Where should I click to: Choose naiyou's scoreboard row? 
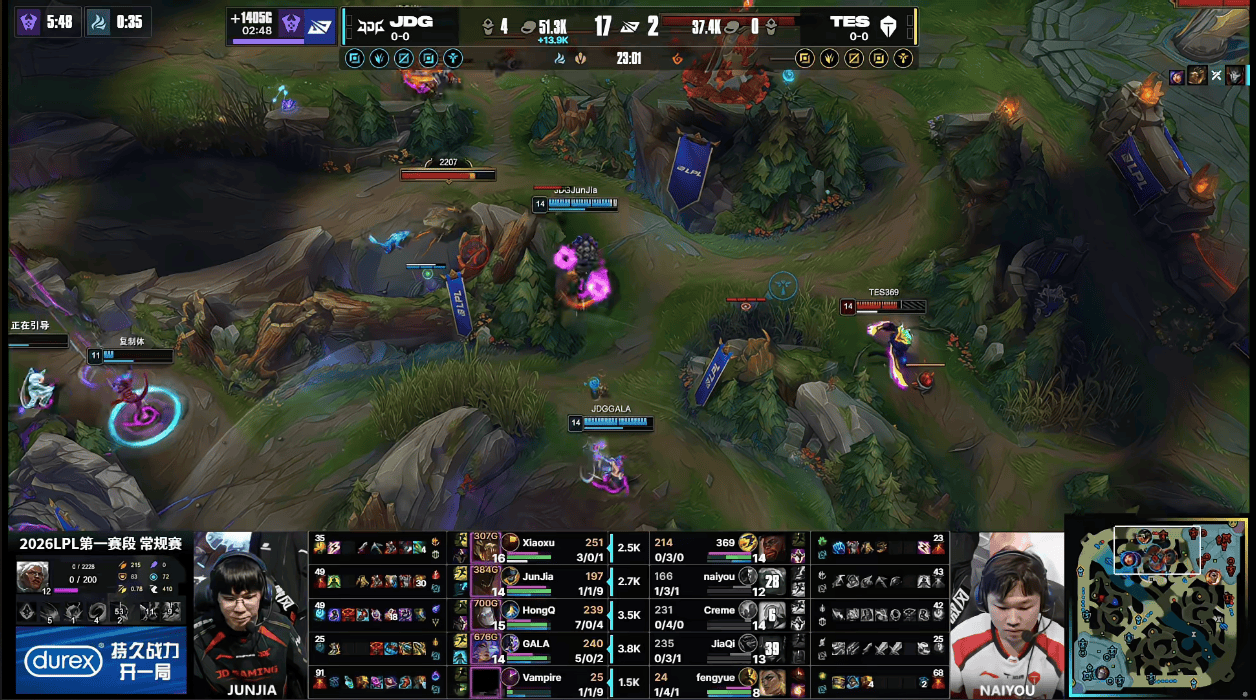click(x=718, y=582)
